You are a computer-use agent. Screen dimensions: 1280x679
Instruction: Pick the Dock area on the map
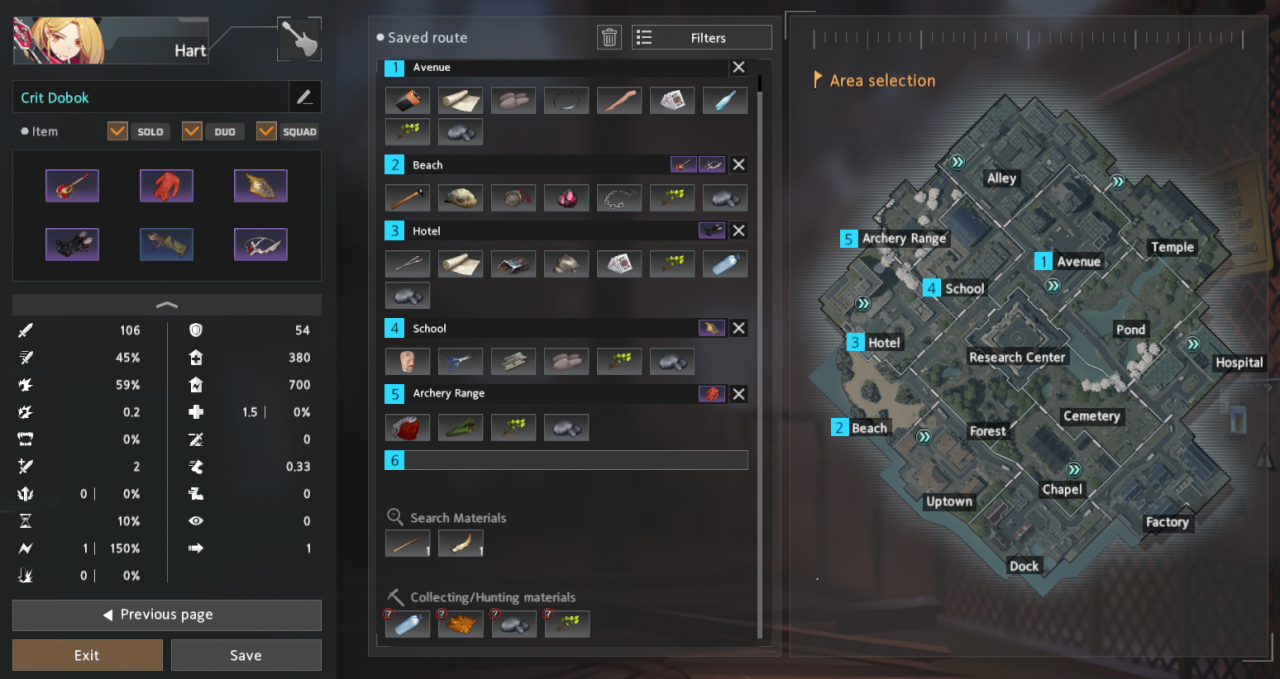tap(1024, 566)
